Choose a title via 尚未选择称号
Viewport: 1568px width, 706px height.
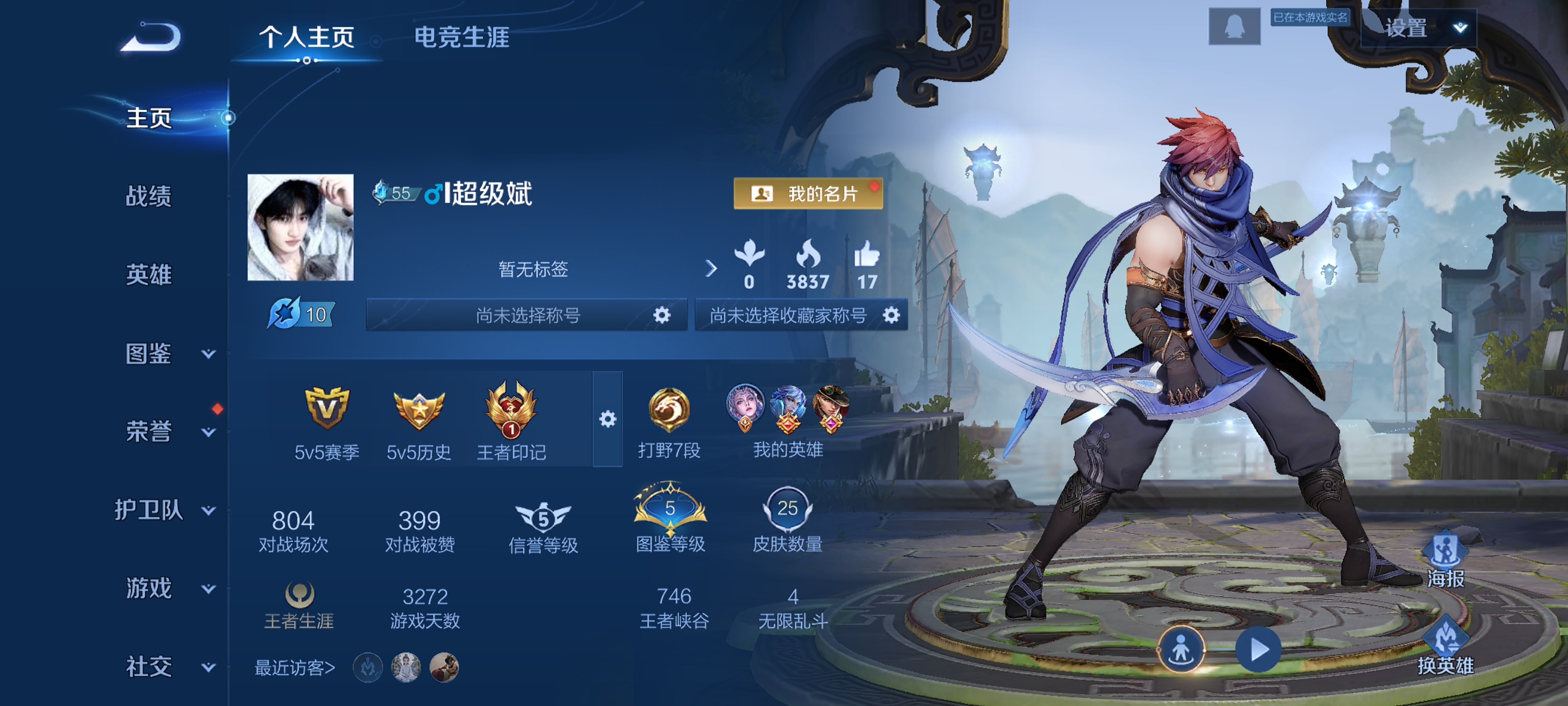(x=527, y=315)
